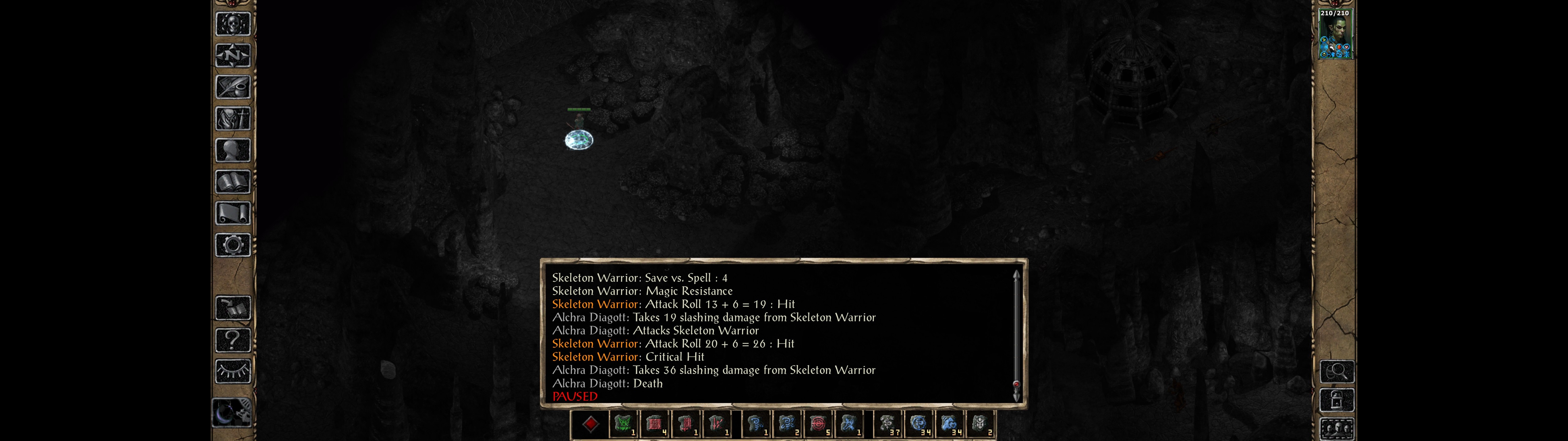The image size is (1568, 441).
Task: Toggle the padlock view-lock button
Action: [x=1337, y=400]
